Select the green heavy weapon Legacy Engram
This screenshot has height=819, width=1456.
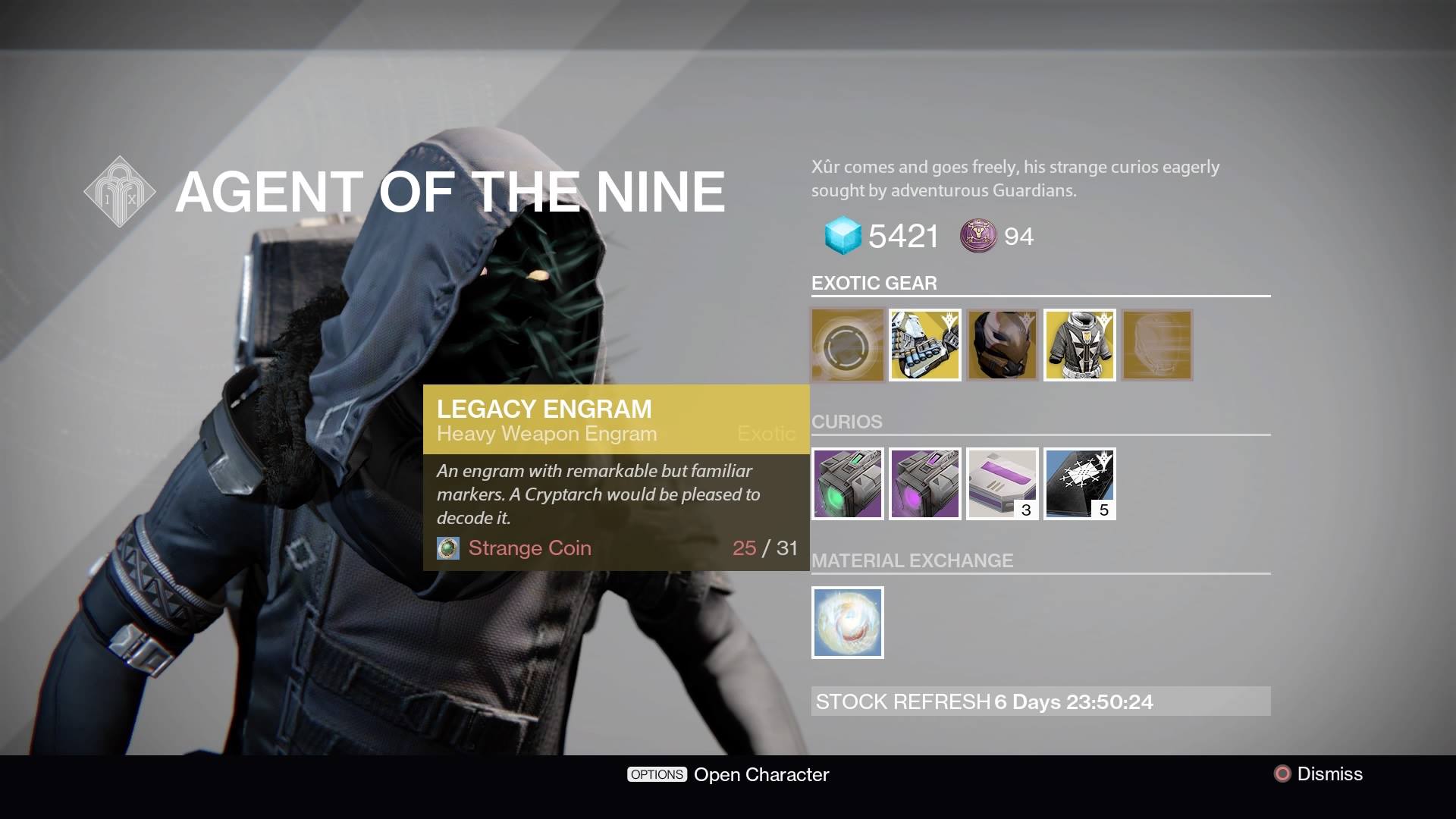point(847,484)
